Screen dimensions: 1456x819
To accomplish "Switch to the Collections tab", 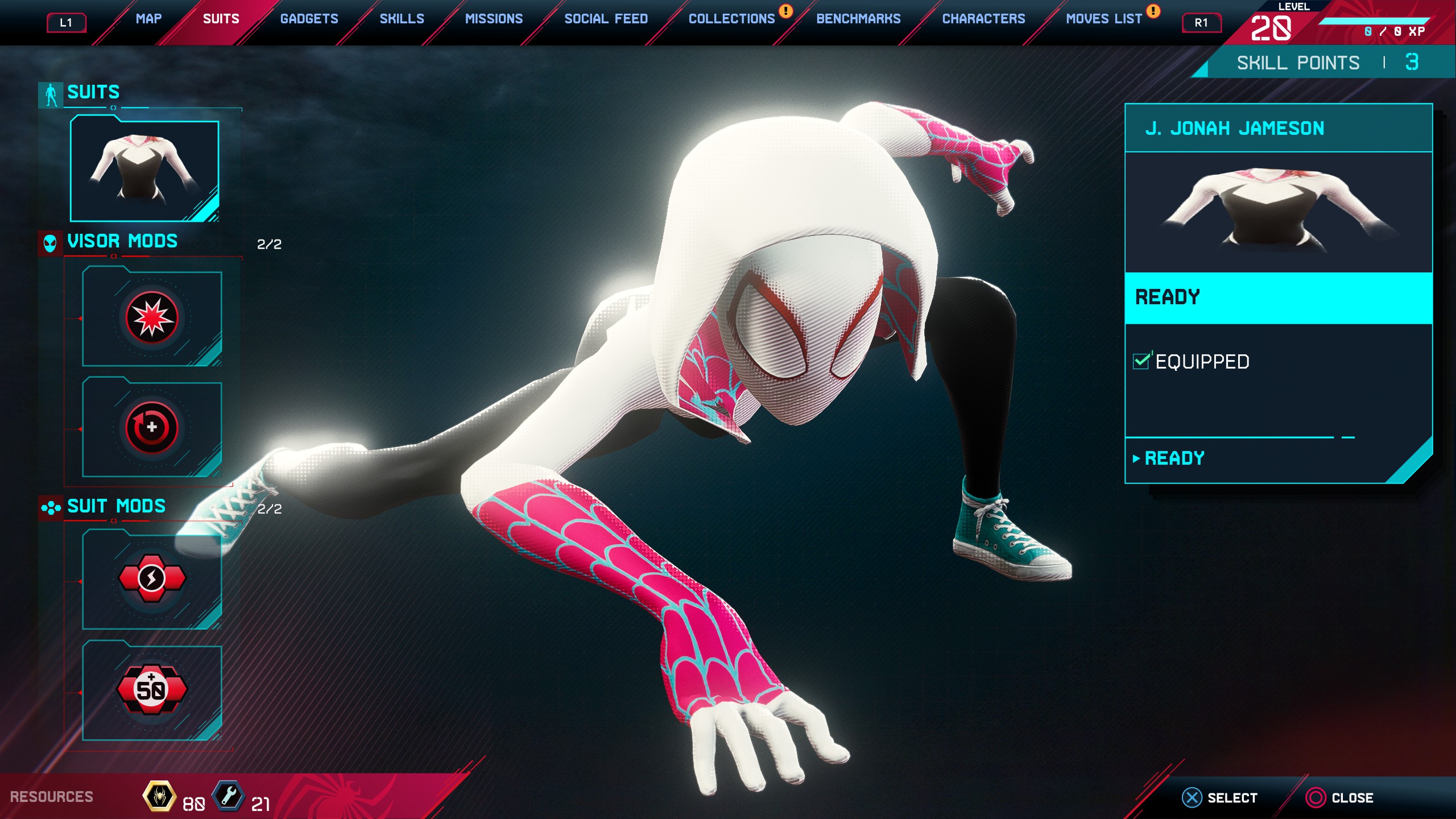I will pos(731,19).
